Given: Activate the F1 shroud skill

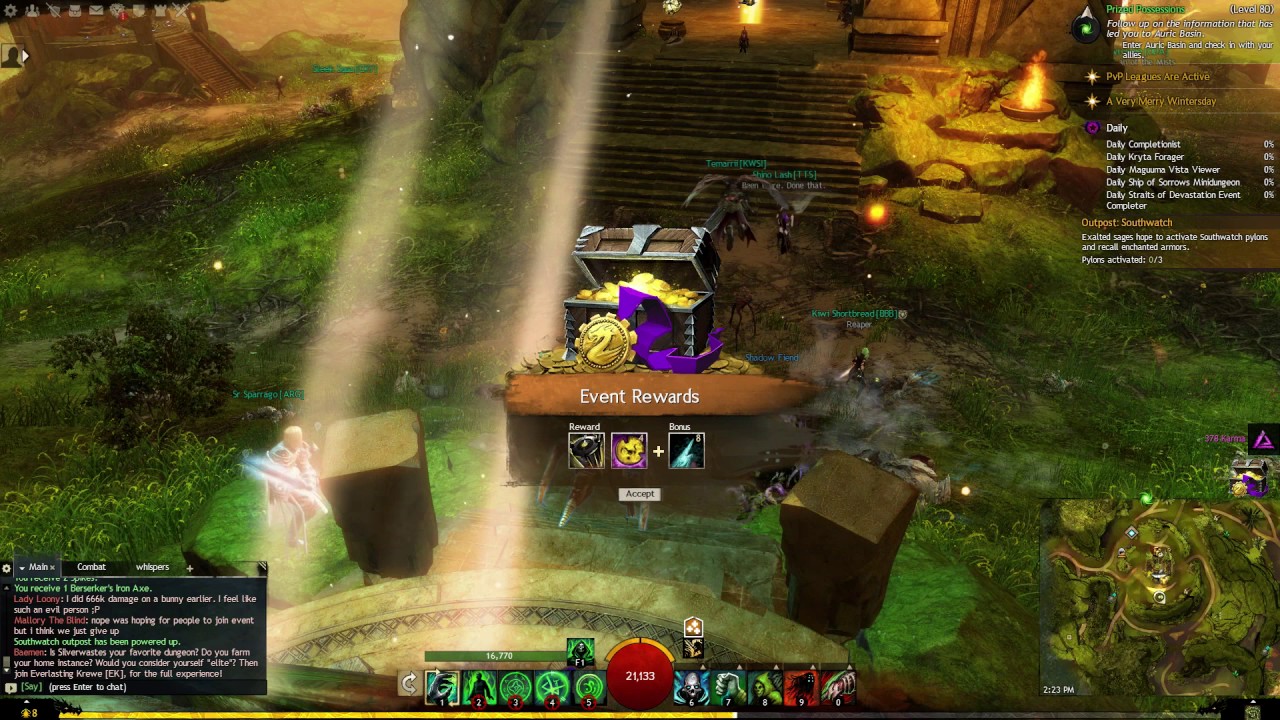Looking at the screenshot, I should click(x=580, y=650).
